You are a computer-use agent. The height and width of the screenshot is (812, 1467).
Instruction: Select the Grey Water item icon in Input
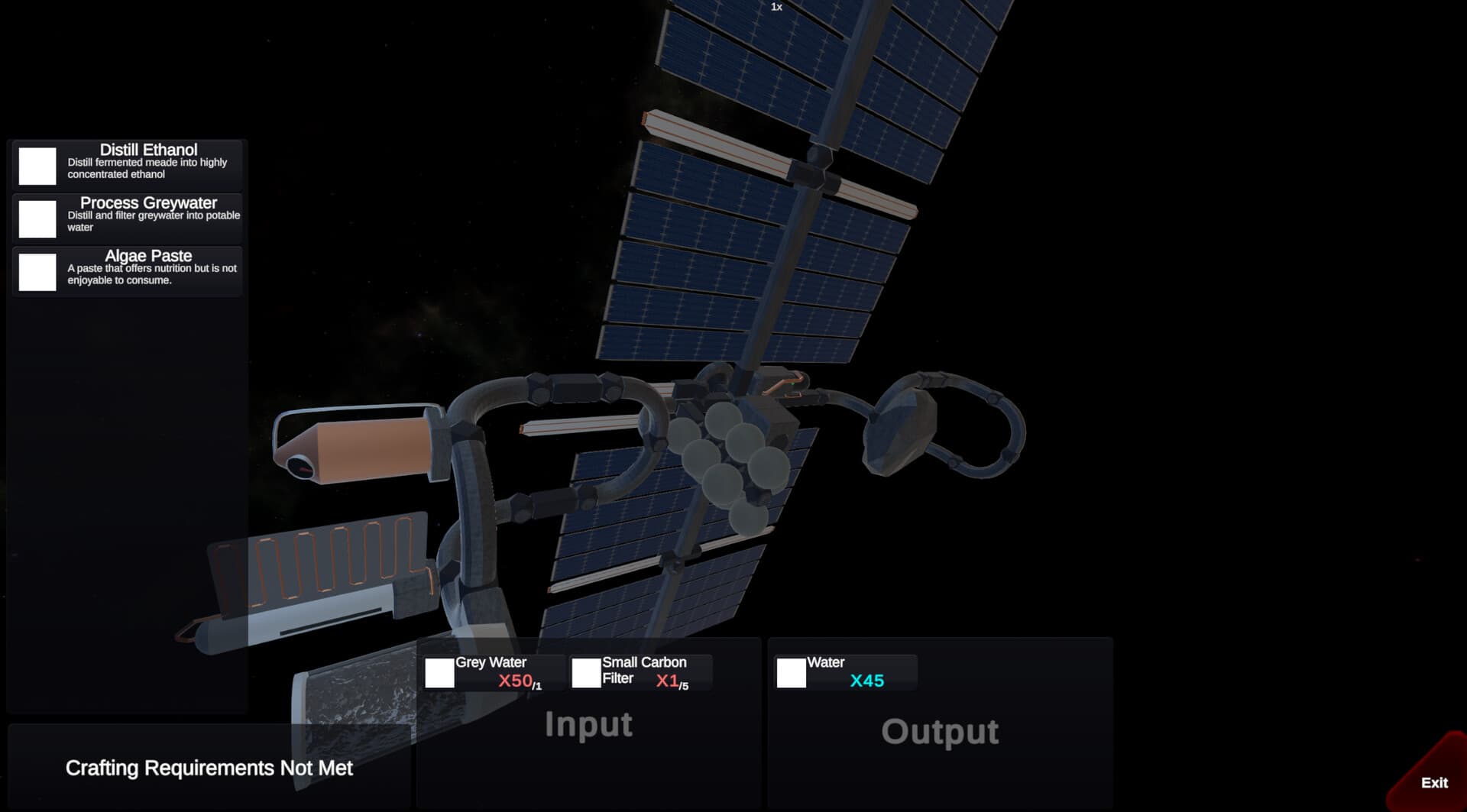(439, 673)
